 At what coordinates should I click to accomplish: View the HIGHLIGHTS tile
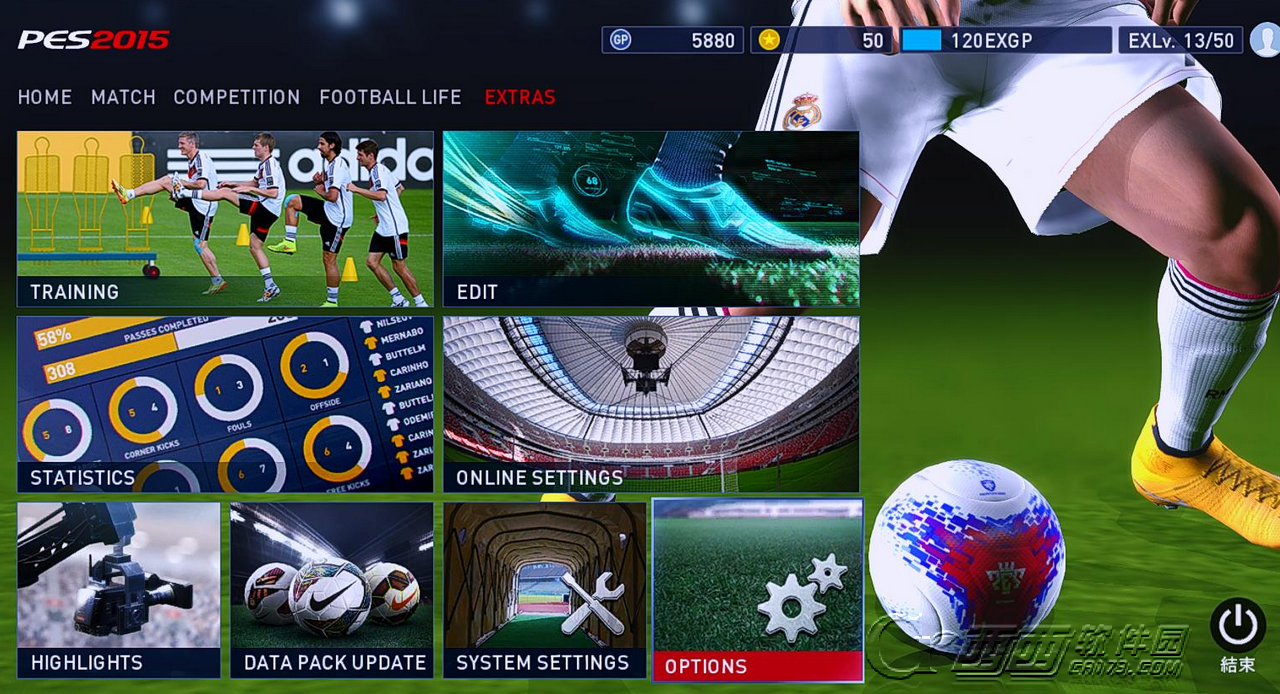(119, 590)
